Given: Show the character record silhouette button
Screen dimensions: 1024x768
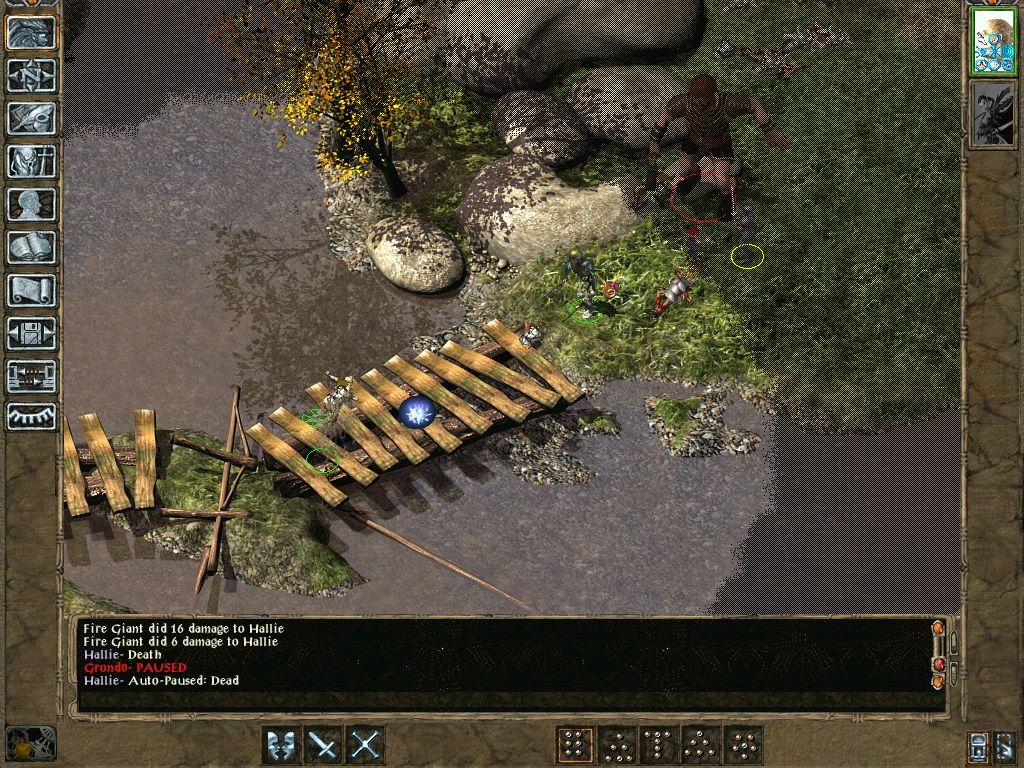Looking at the screenshot, I should point(31,204).
